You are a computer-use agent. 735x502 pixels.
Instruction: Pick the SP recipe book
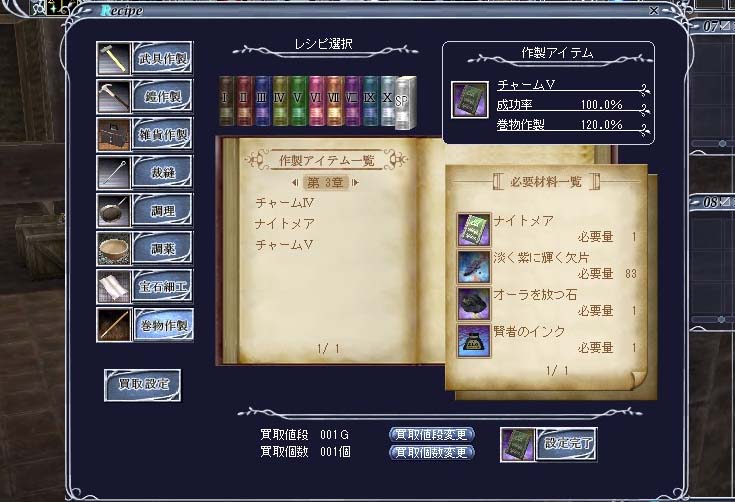click(x=404, y=102)
